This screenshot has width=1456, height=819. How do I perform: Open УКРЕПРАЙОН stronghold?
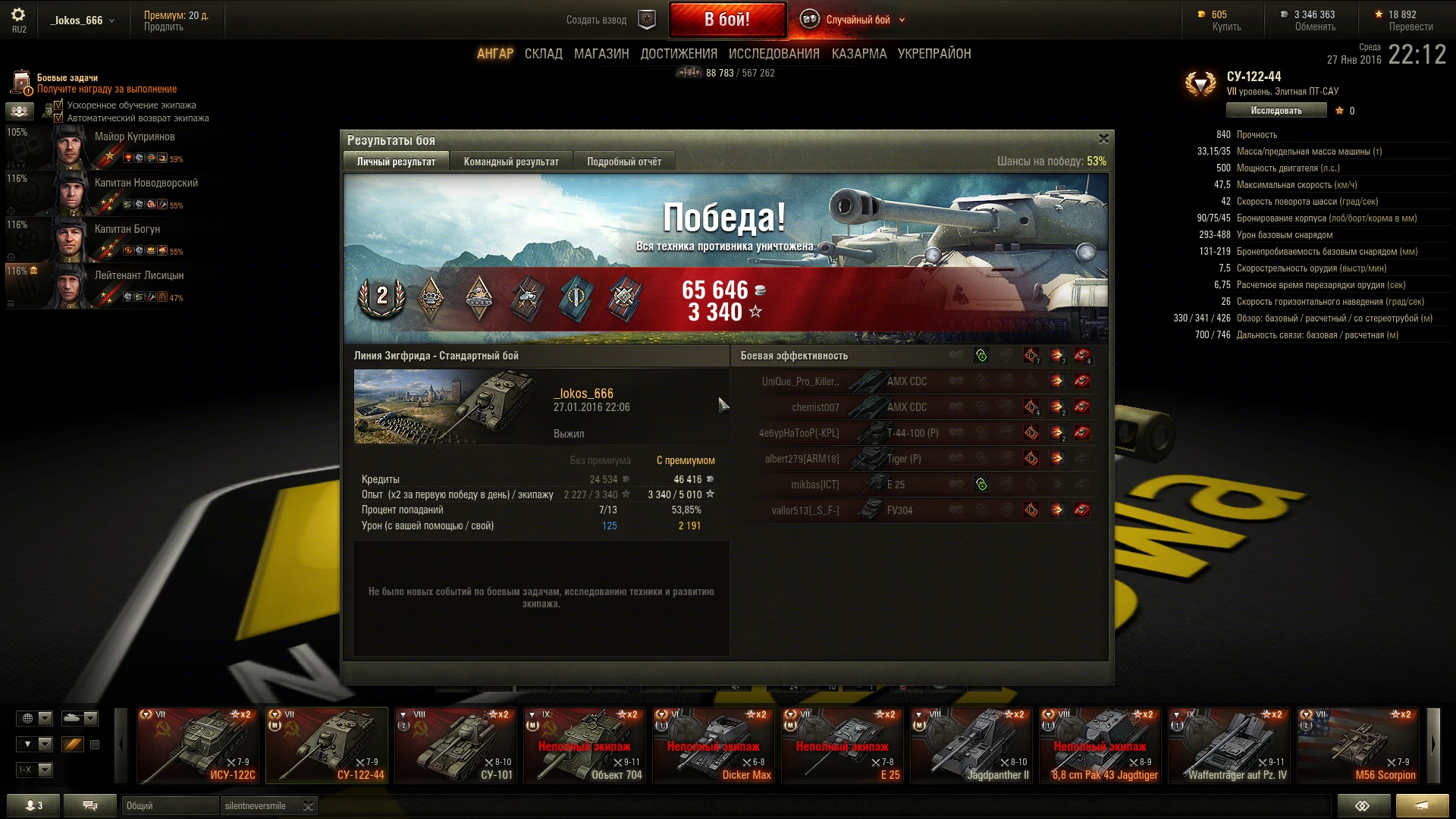click(x=934, y=54)
